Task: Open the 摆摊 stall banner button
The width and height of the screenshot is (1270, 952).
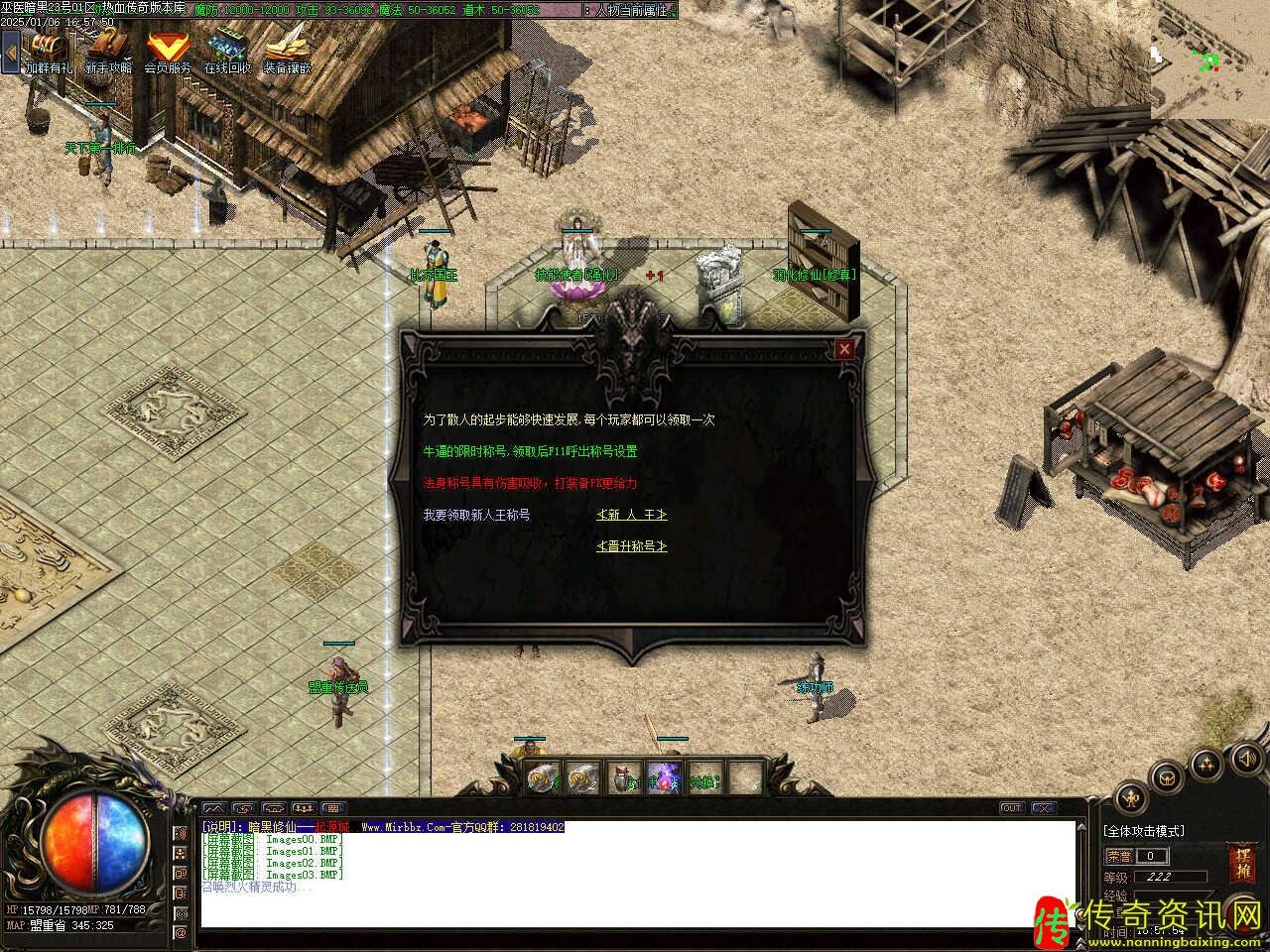Action: point(1240,863)
